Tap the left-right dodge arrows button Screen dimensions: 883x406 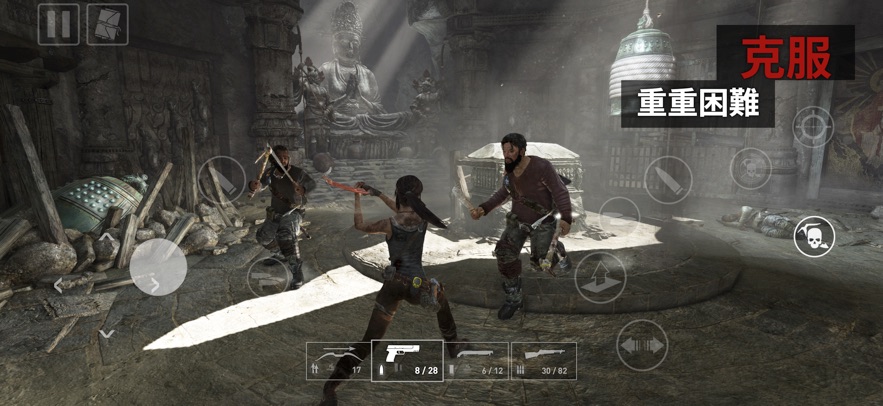click(x=641, y=345)
